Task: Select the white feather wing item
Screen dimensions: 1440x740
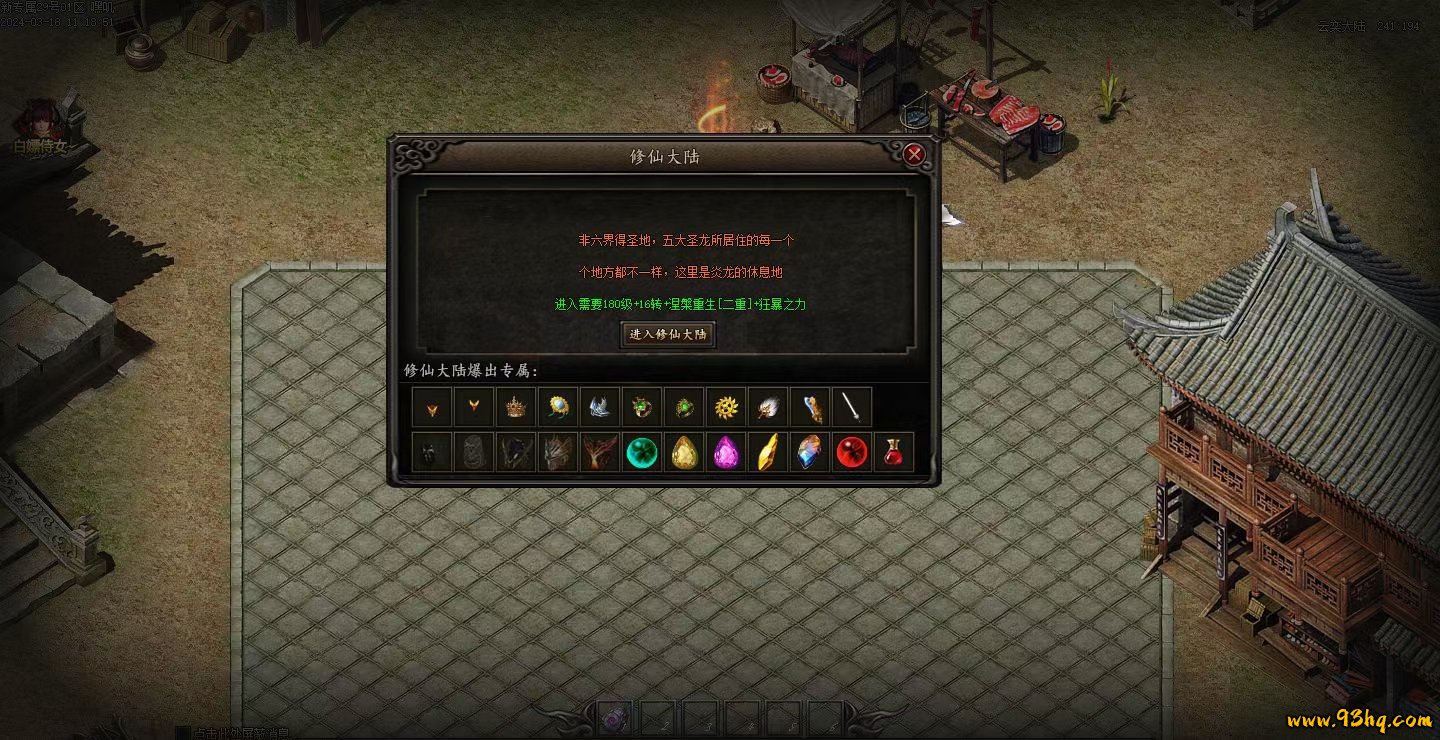Action: click(x=768, y=407)
